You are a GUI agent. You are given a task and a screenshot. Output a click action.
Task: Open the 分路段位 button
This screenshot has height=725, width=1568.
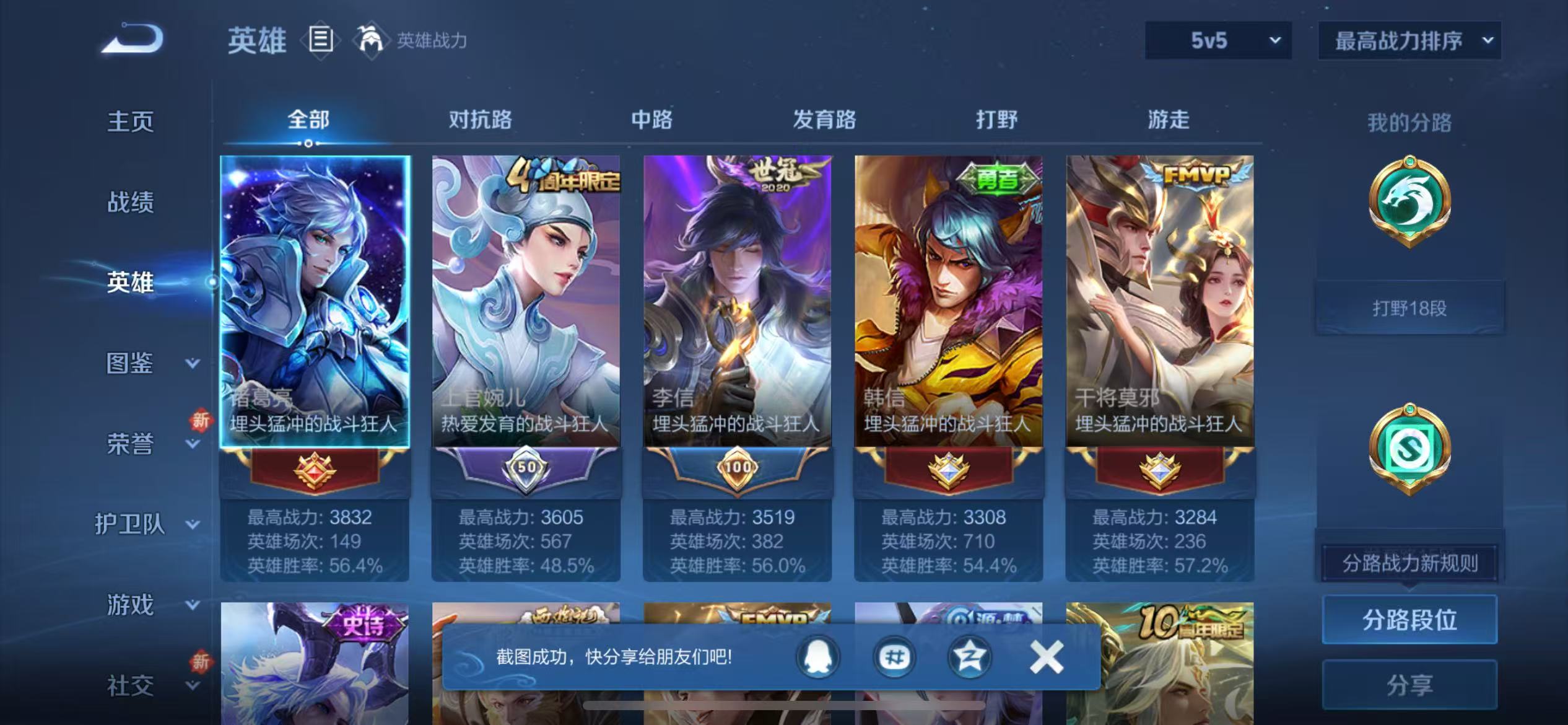click(x=1409, y=619)
